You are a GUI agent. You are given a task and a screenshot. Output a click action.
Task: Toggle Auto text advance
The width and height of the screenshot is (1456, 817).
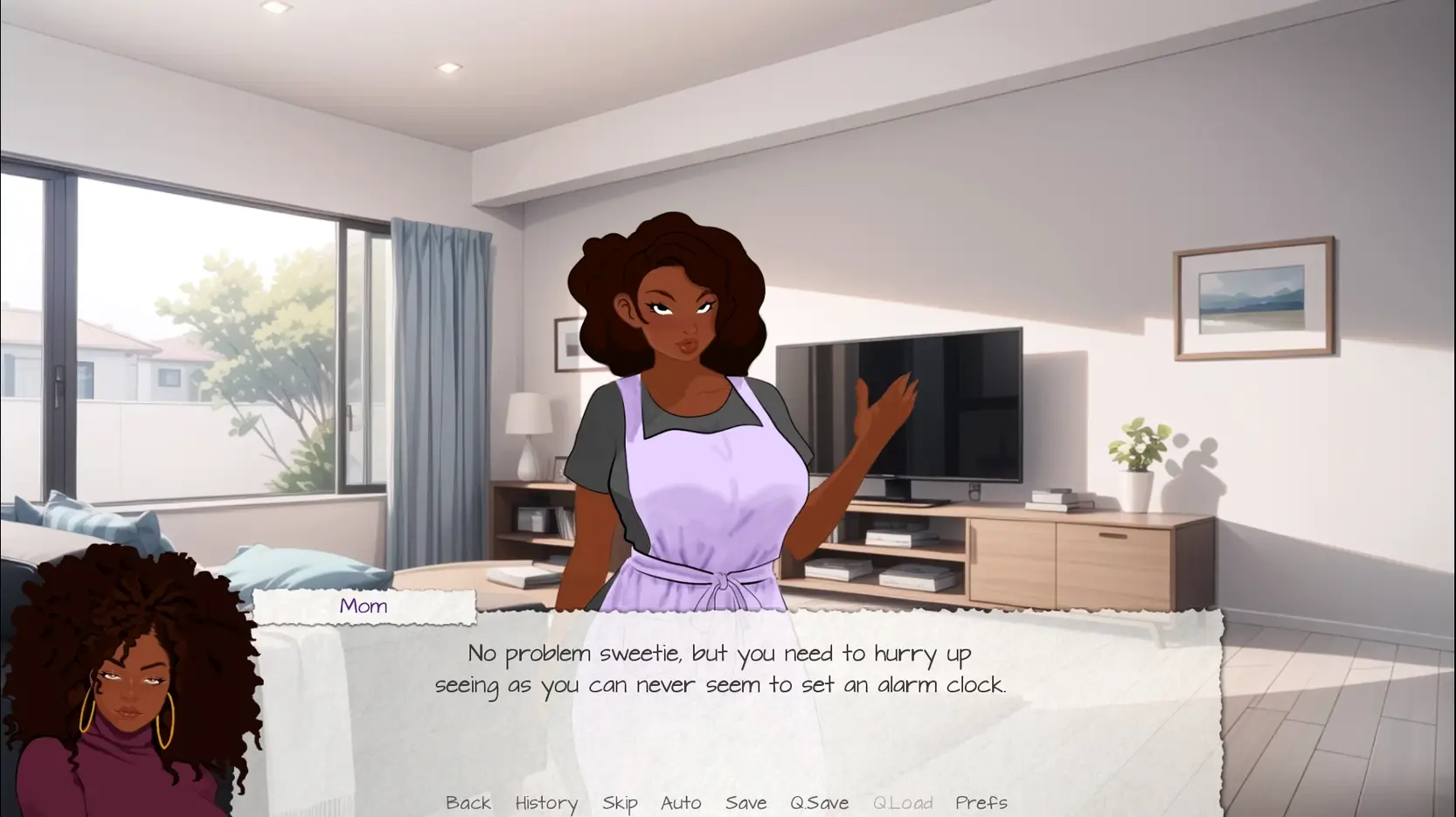click(681, 803)
